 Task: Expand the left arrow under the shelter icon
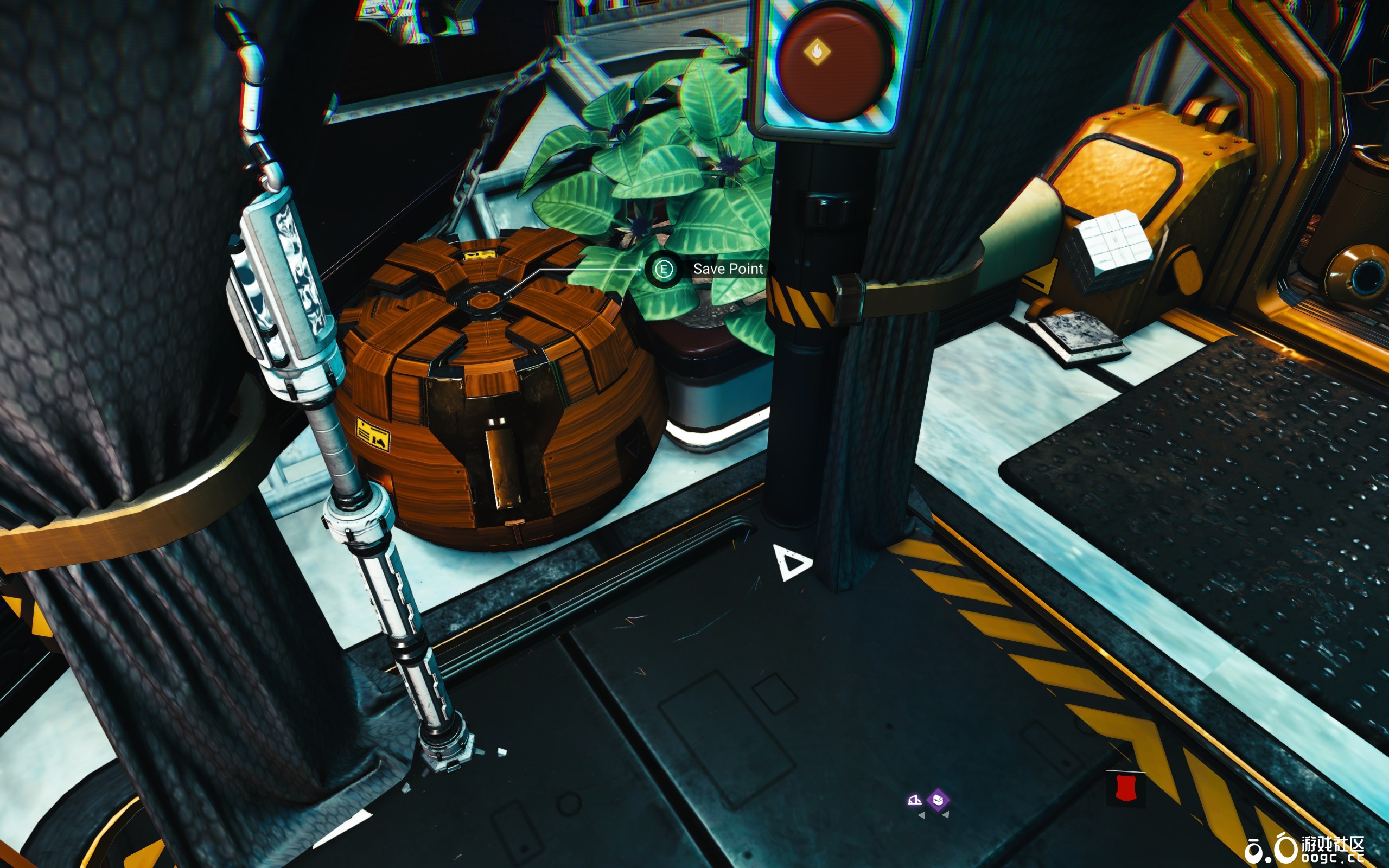click(922, 816)
